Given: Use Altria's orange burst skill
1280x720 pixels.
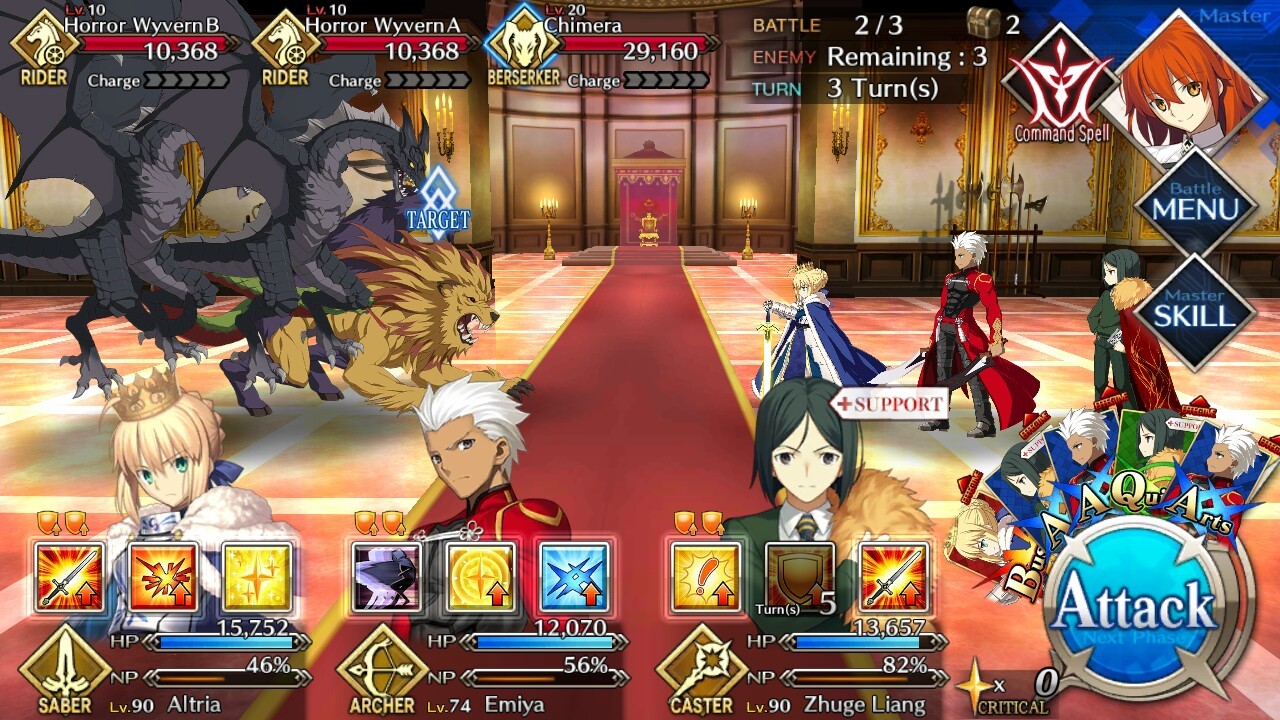Looking at the screenshot, I should click(x=163, y=577).
